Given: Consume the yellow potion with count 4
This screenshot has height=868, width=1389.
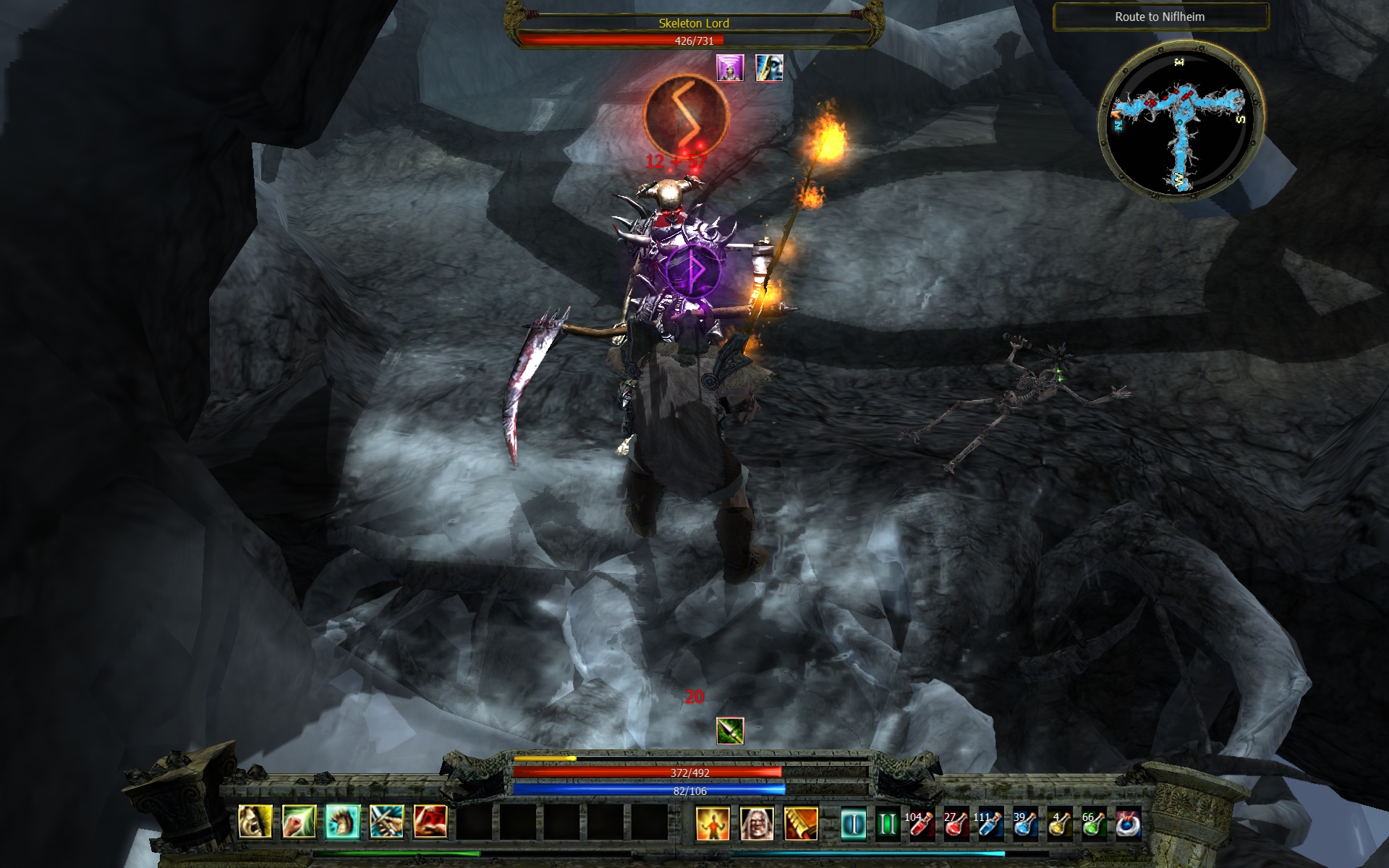Looking at the screenshot, I should [1060, 824].
